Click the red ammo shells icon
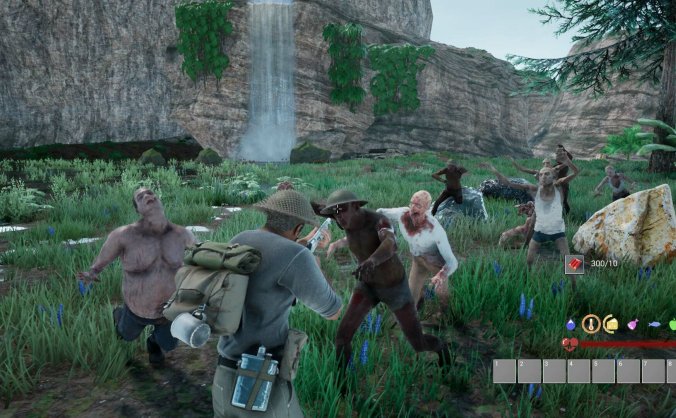676x418 pixels. pos(574,265)
